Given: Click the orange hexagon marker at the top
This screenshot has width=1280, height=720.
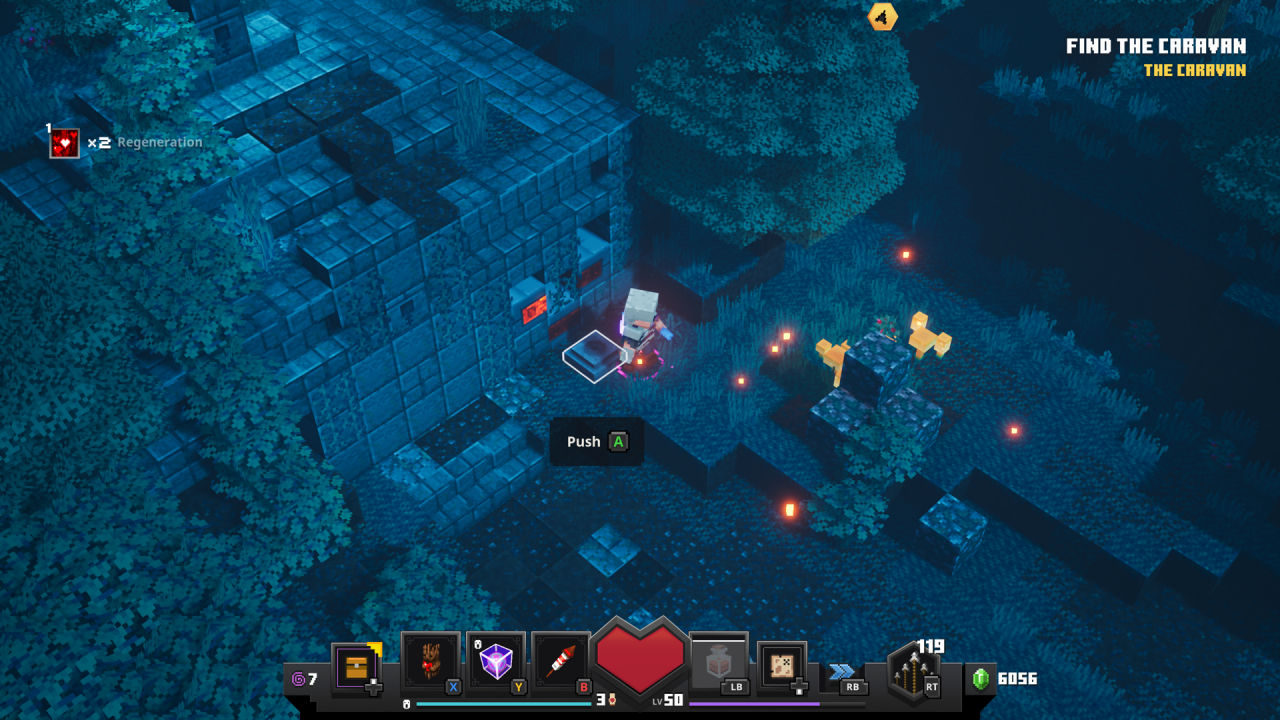Looking at the screenshot, I should 882,16.
